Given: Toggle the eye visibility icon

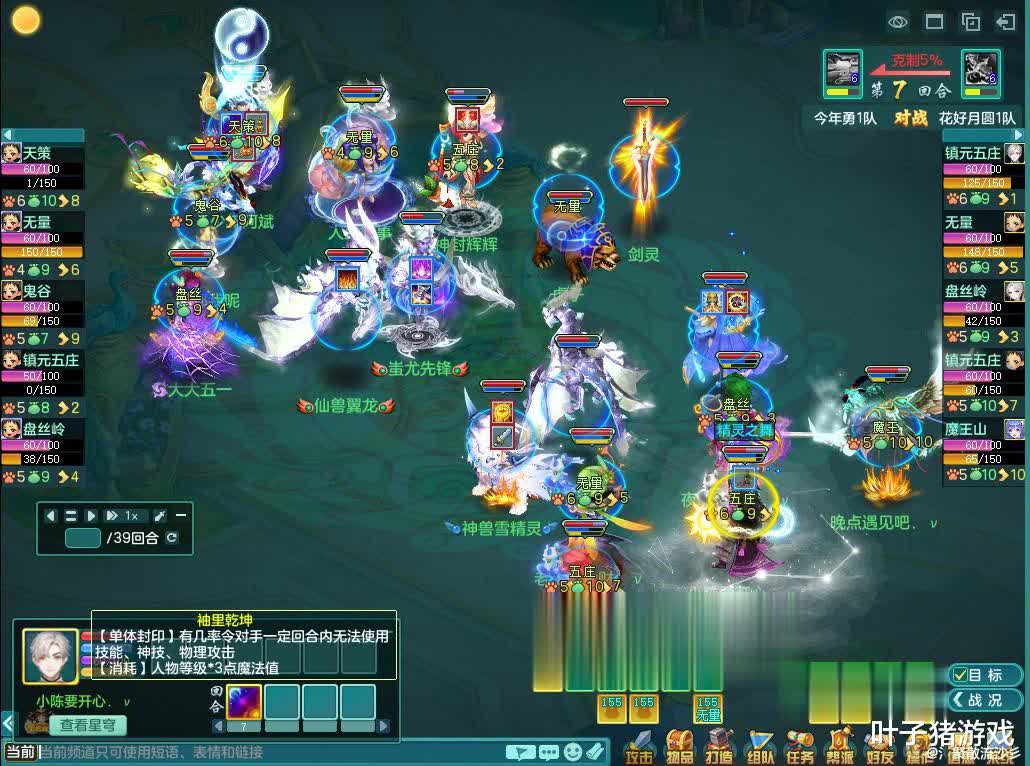Looking at the screenshot, I should [x=898, y=21].
